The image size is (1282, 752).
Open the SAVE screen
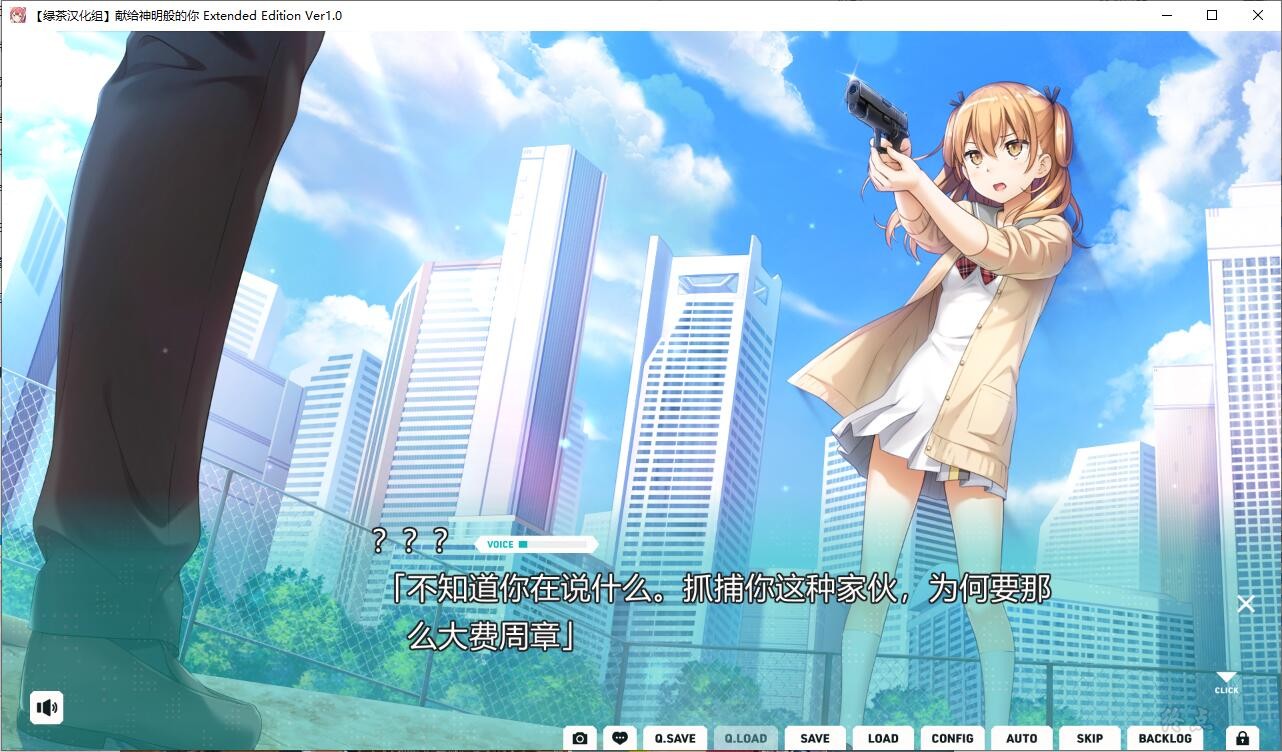coord(814,738)
